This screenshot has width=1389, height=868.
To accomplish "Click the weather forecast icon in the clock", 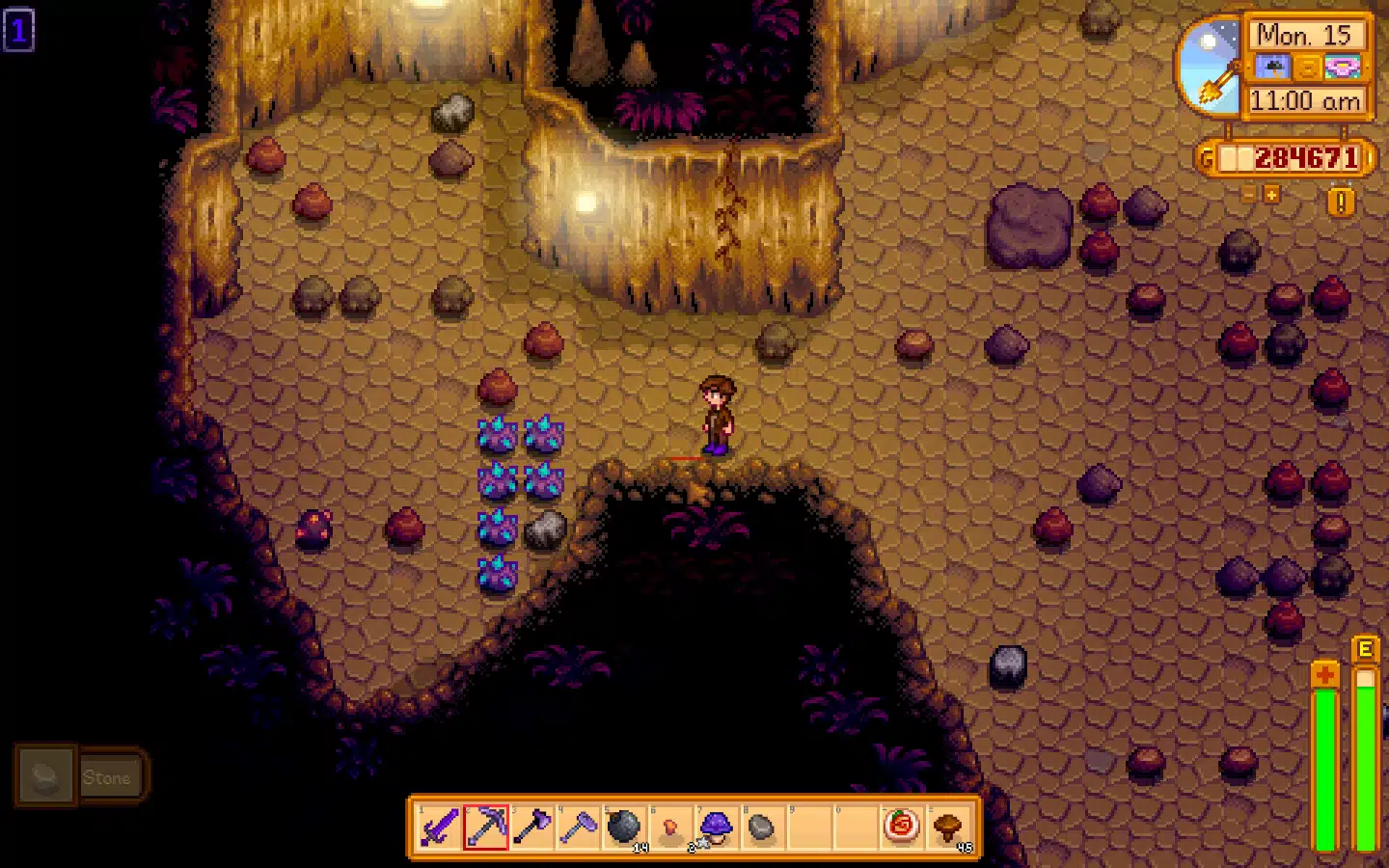I will (x=1271, y=68).
